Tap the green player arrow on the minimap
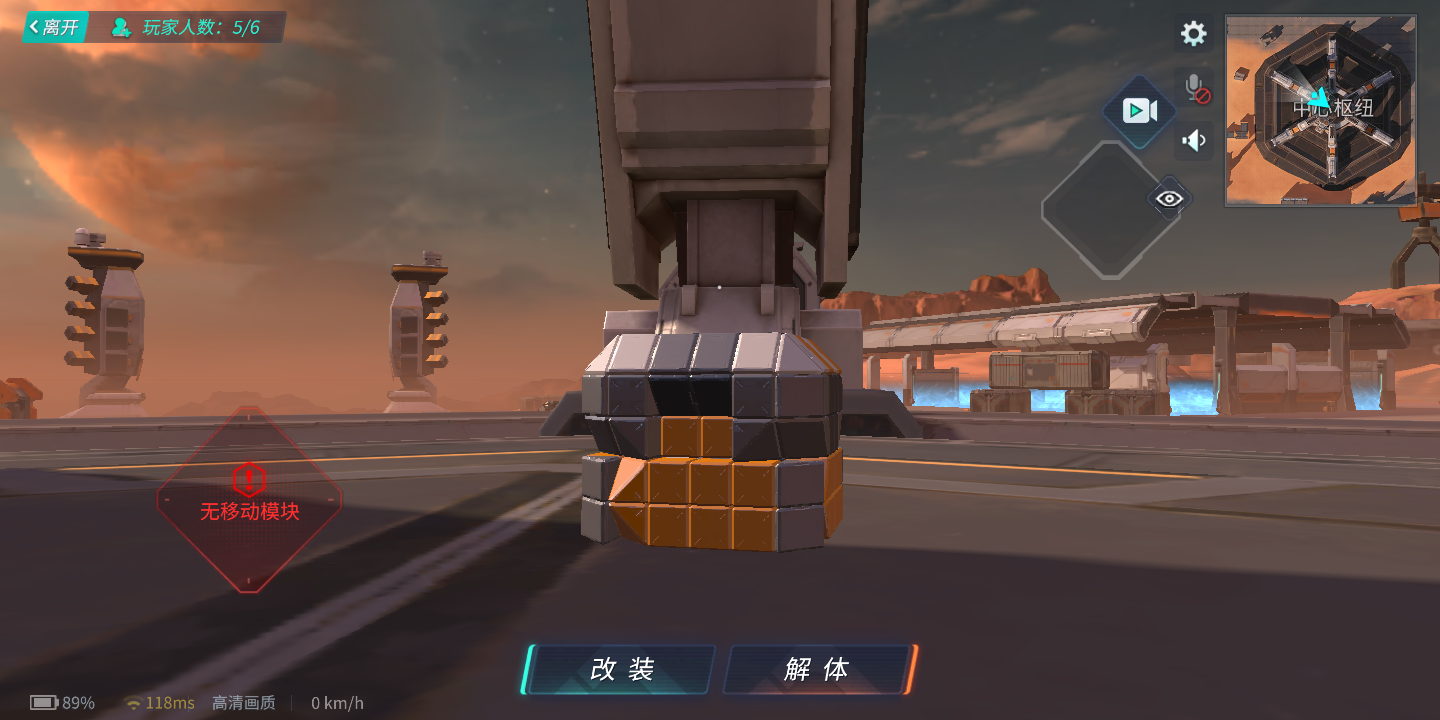The image size is (1440, 720). coord(1324,96)
